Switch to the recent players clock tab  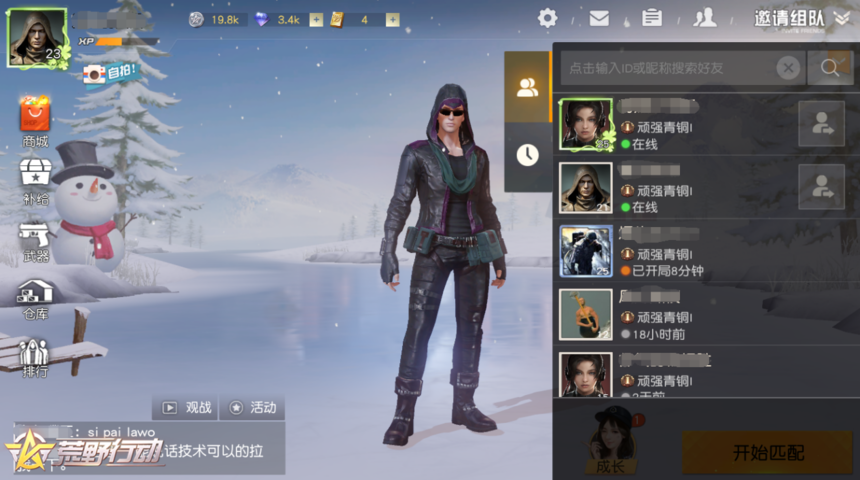527,154
